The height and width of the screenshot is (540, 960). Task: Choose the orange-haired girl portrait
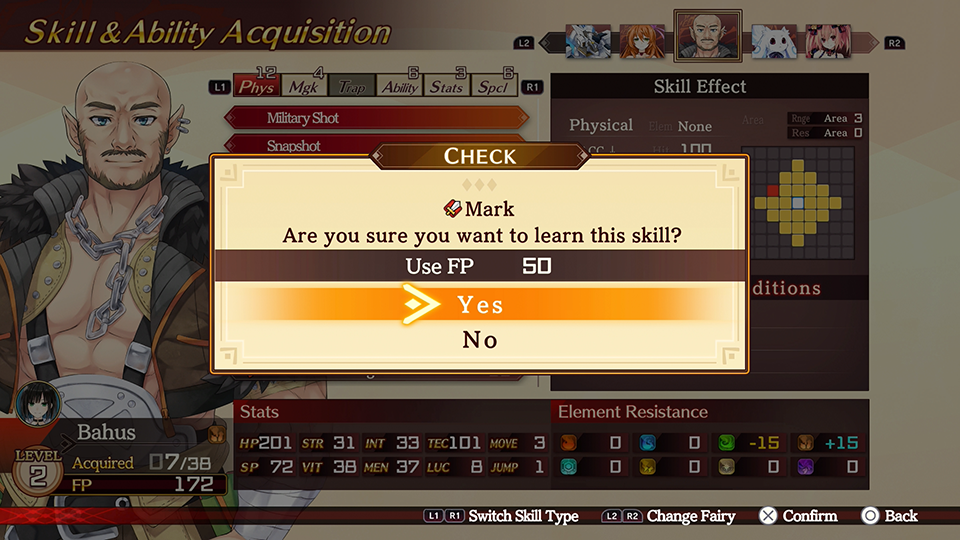643,41
